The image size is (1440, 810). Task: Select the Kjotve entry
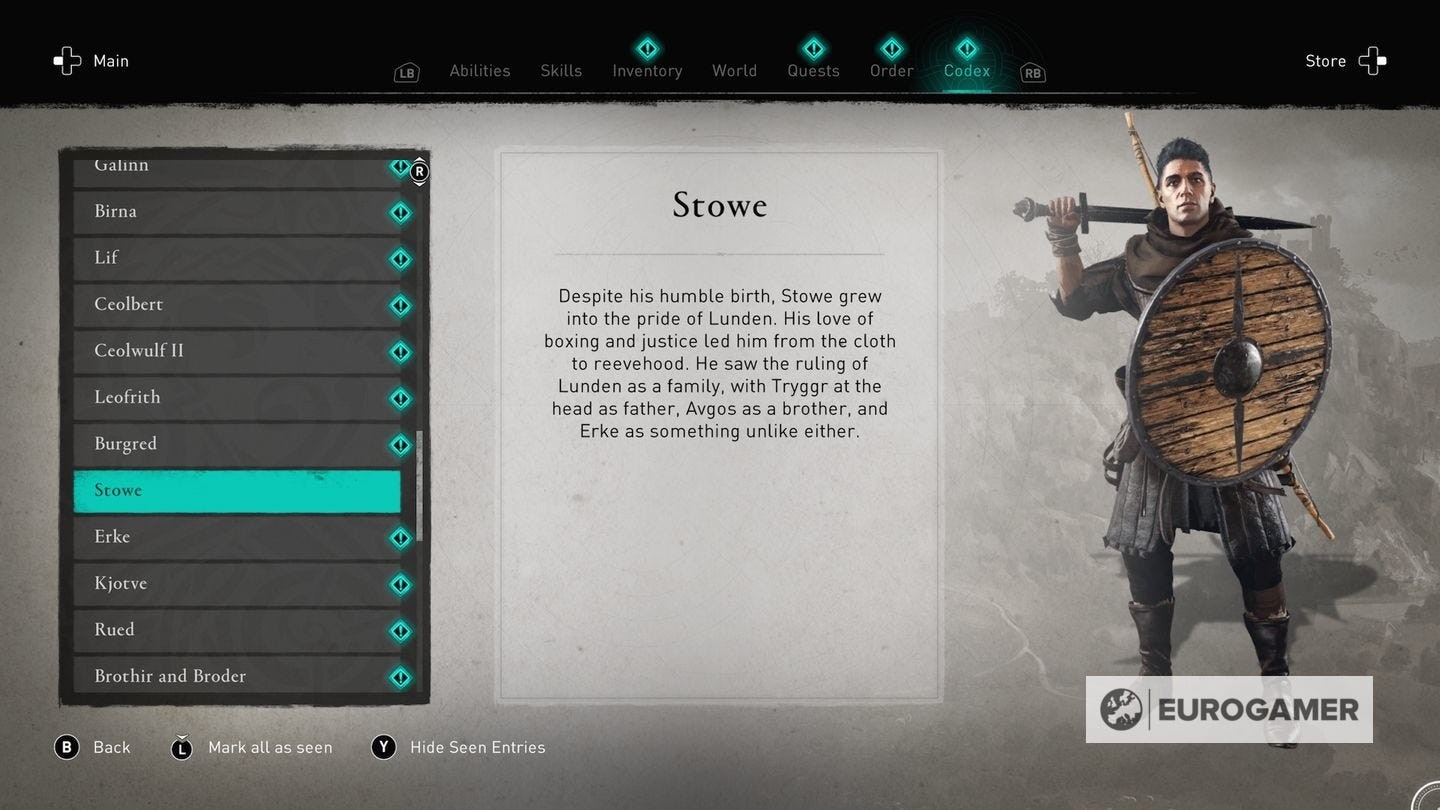[237, 584]
